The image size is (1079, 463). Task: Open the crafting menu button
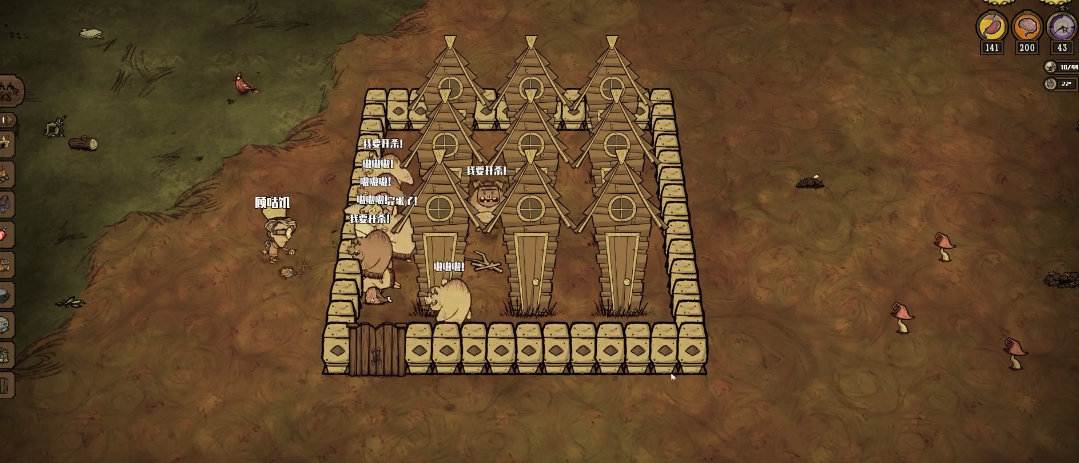coord(10,91)
